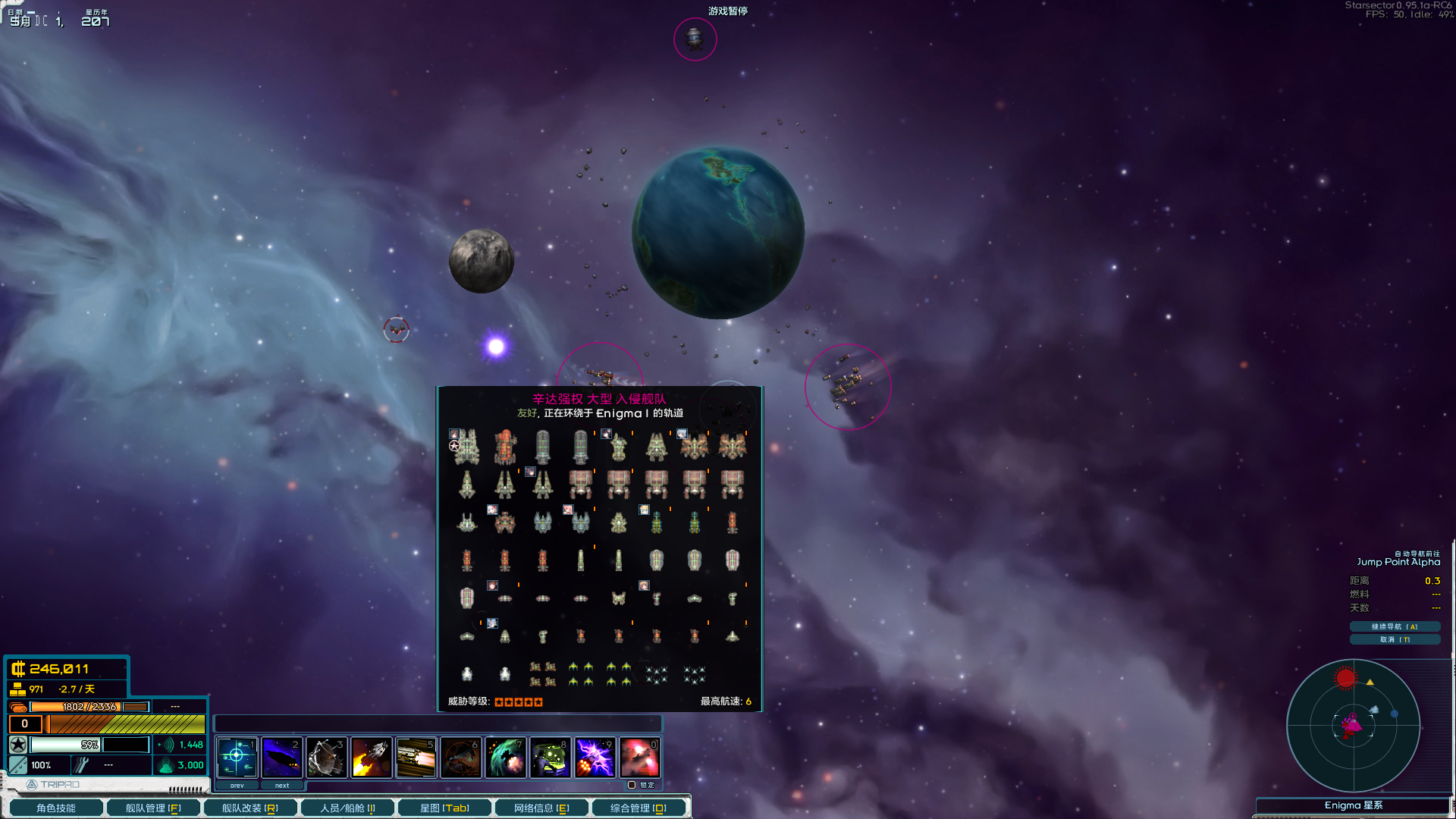Open the 人员/船舱 cargo screen

pos(347,808)
